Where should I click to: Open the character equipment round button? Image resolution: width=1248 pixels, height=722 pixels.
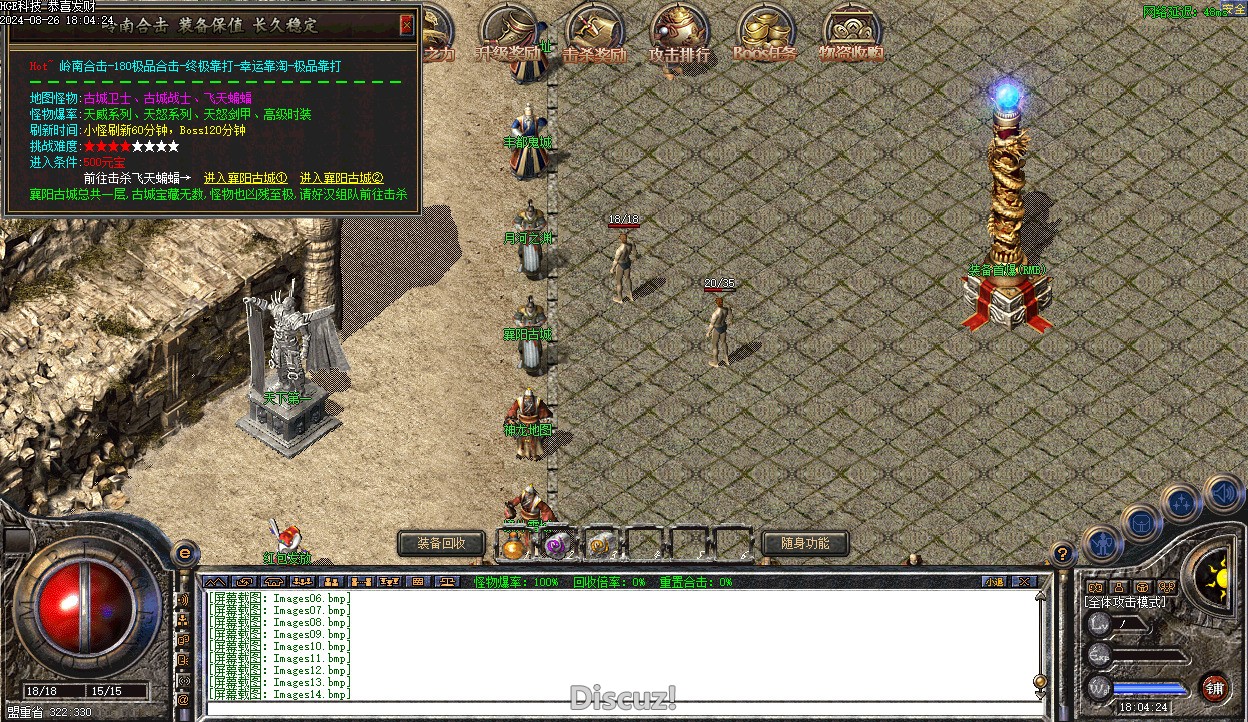[x=1102, y=544]
